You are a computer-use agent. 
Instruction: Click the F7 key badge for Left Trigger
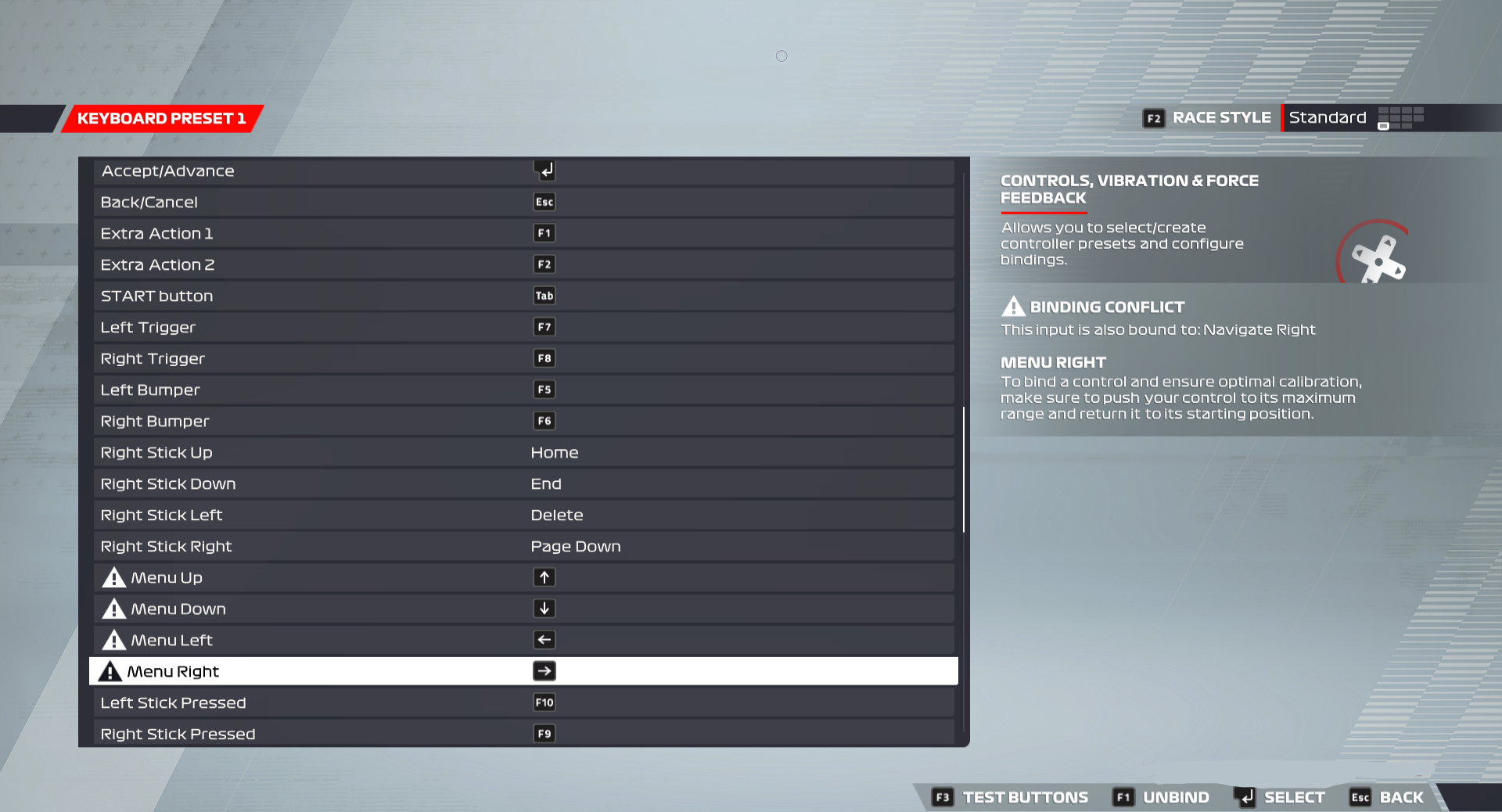point(544,327)
